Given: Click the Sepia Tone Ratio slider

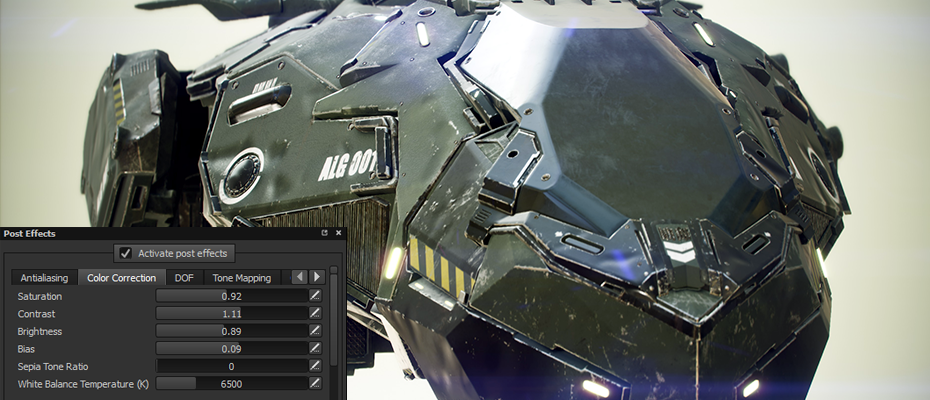Looking at the screenshot, I should (231, 366).
